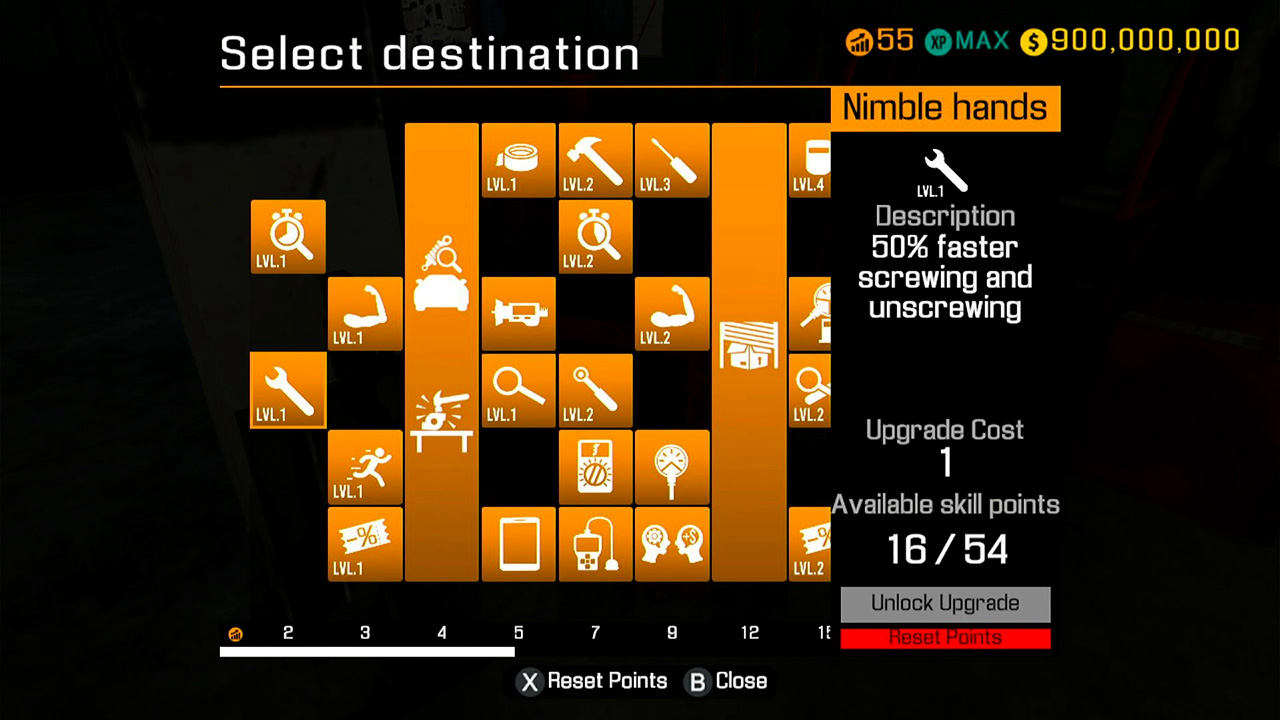Select the duct tape skill
Image resolution: width=1280 pixels, height=720 pixels.
(518, 160)
